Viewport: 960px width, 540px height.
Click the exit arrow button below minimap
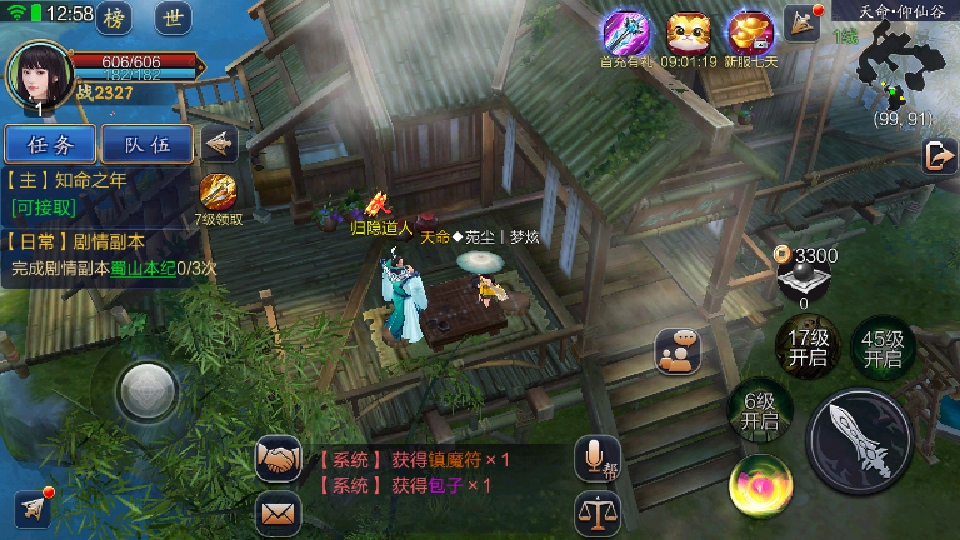(x=939, y=156)
